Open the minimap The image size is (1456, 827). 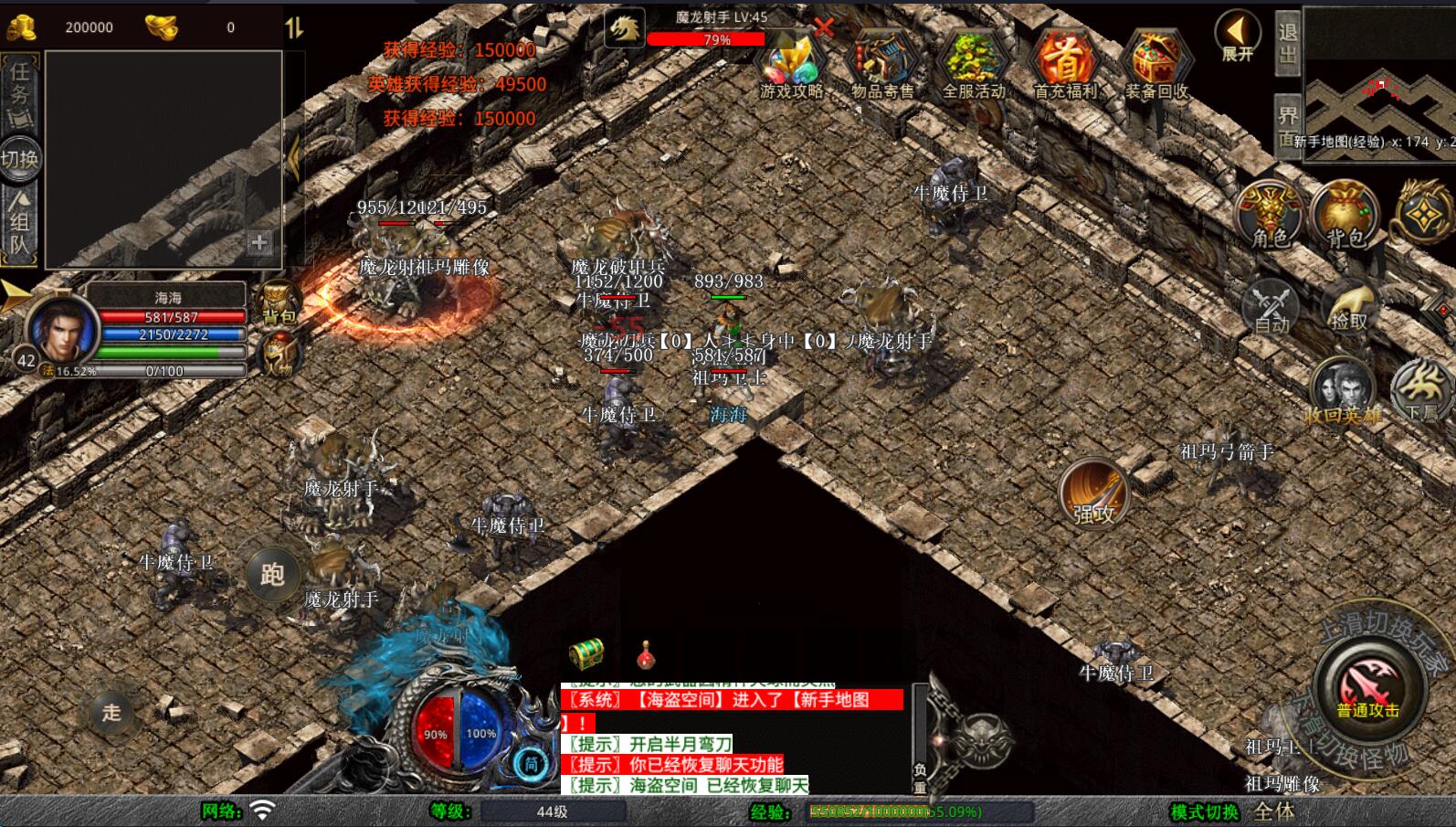(x=1379, y=82)
